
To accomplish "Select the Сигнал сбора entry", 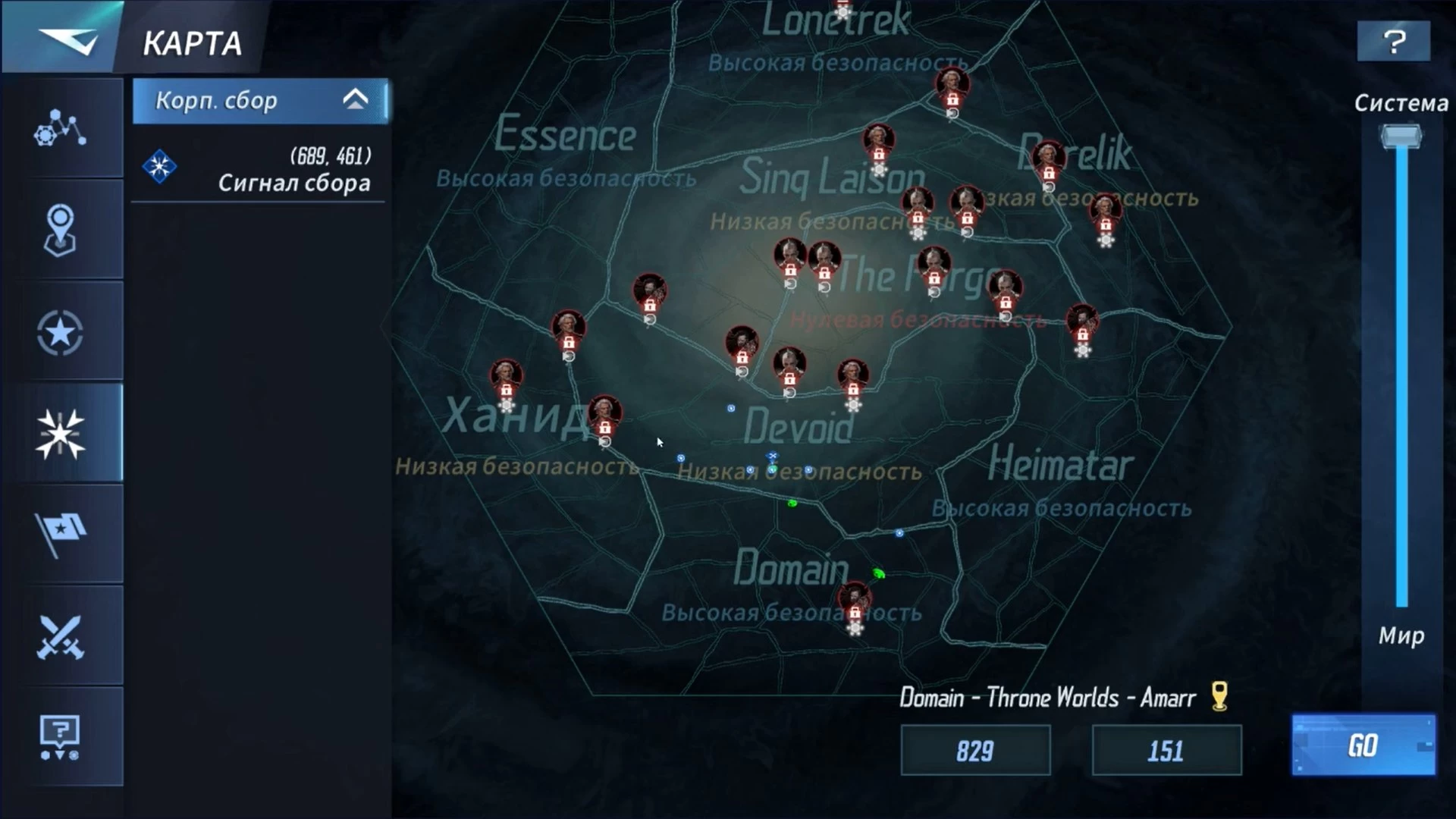I will (258, 168).
